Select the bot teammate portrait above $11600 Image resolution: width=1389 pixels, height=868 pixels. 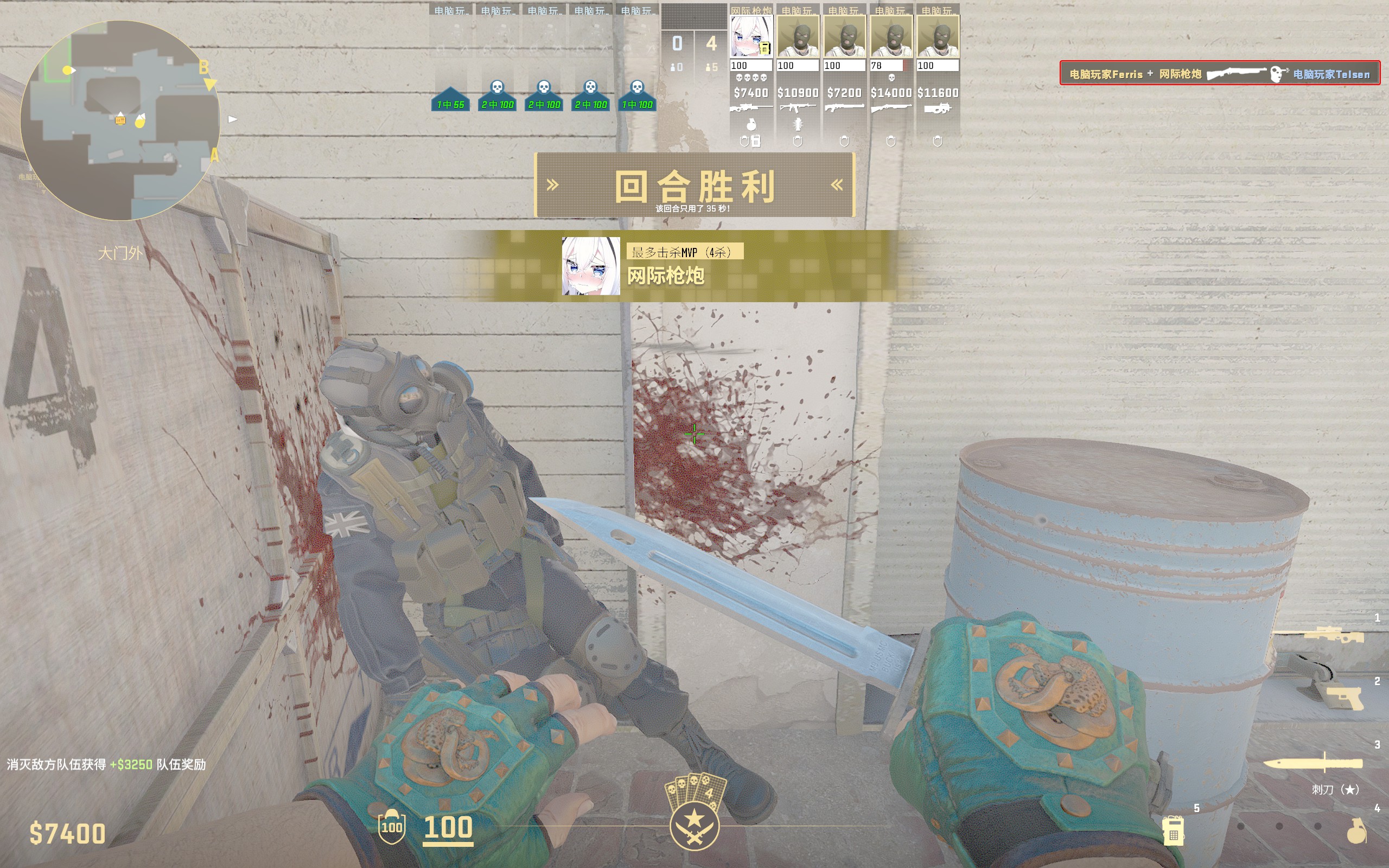click(x=938, y=36)
